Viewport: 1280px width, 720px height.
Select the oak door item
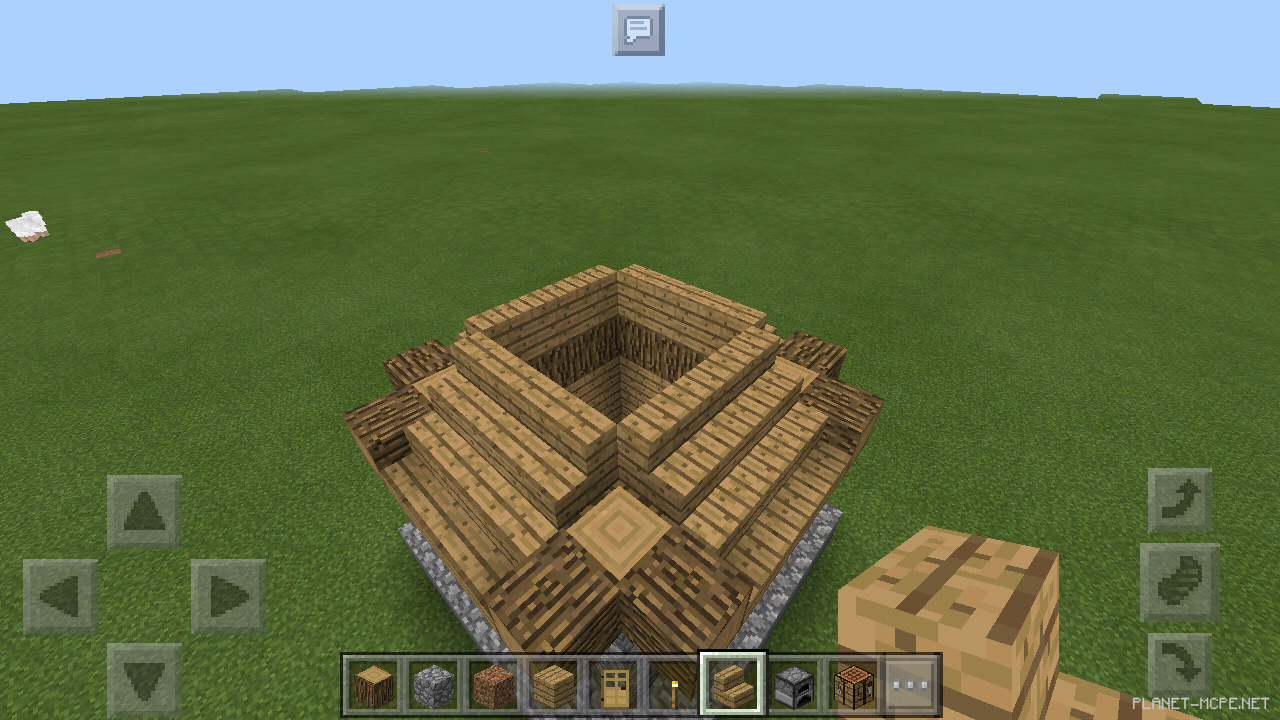click(x=613, y=684)
